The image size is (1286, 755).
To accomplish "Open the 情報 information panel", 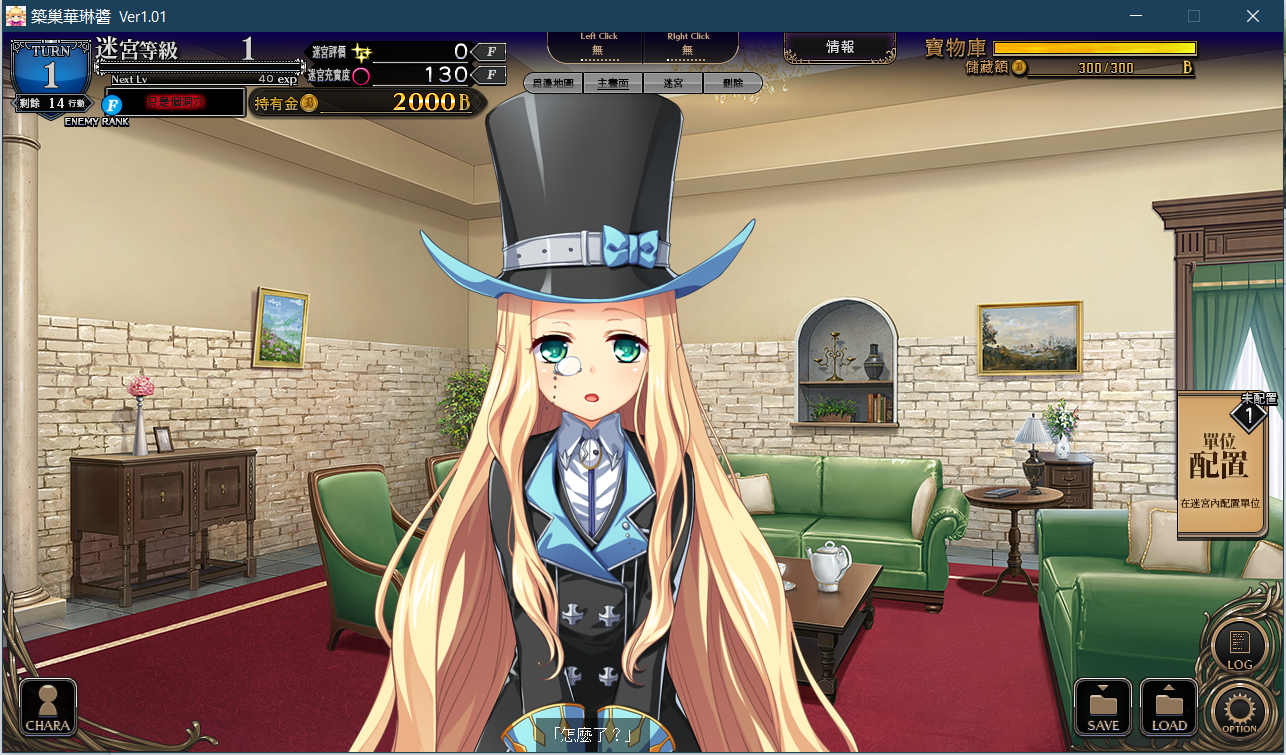I will [x=839, y=47].
